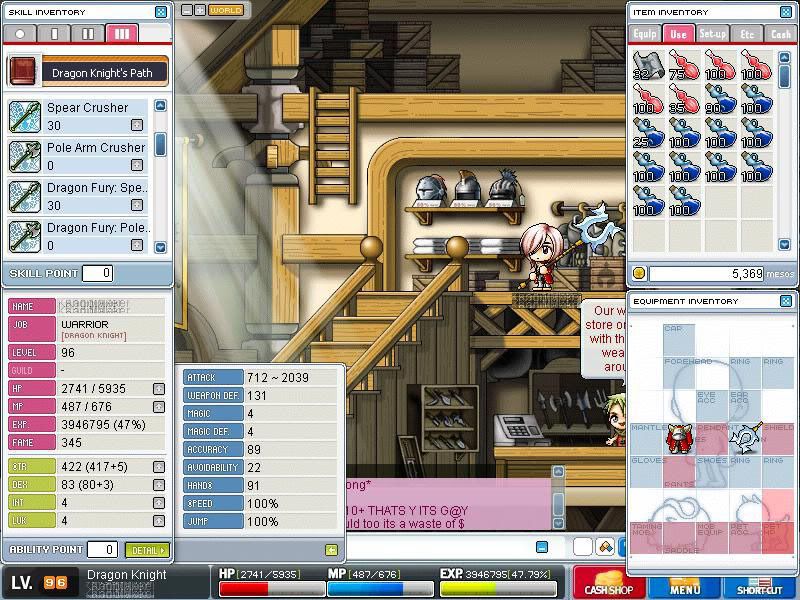
Task: Select the equipped spear weapon slot
Action: 744,437
